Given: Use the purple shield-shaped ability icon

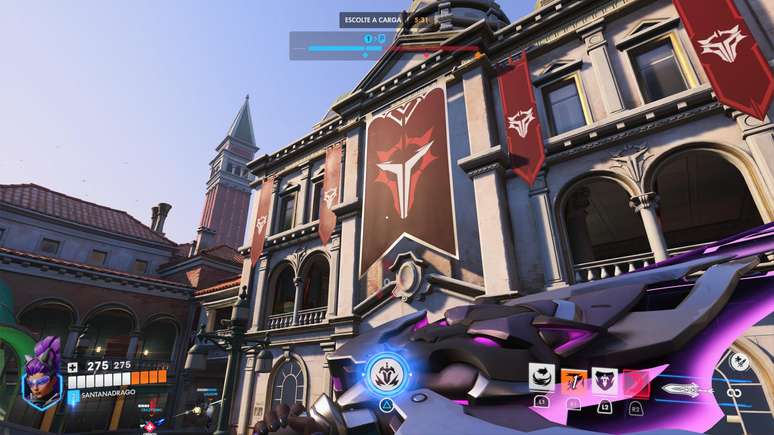Looking at the screenshot, I should (x=604, y=379).
